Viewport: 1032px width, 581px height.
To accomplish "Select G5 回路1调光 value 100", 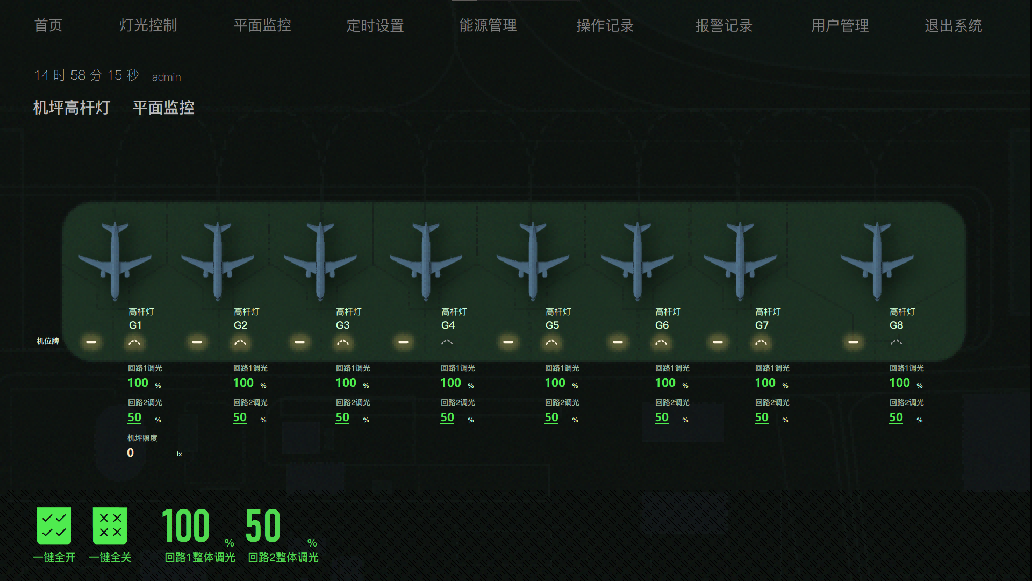I will coord(555,383).
